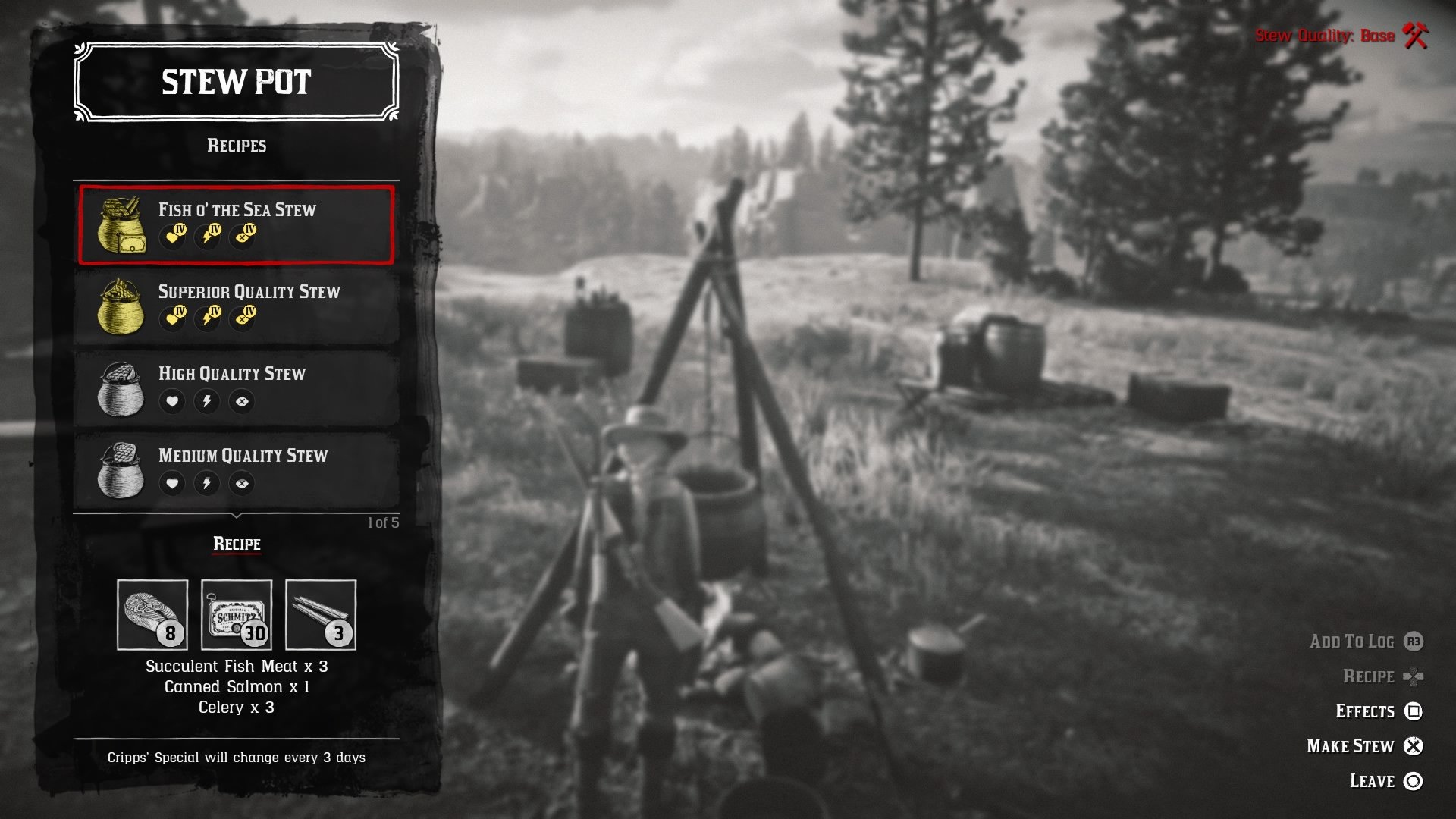Select the Fish o' the Sea Stew pot icon

pyautogui.click(x=120, y=224)
